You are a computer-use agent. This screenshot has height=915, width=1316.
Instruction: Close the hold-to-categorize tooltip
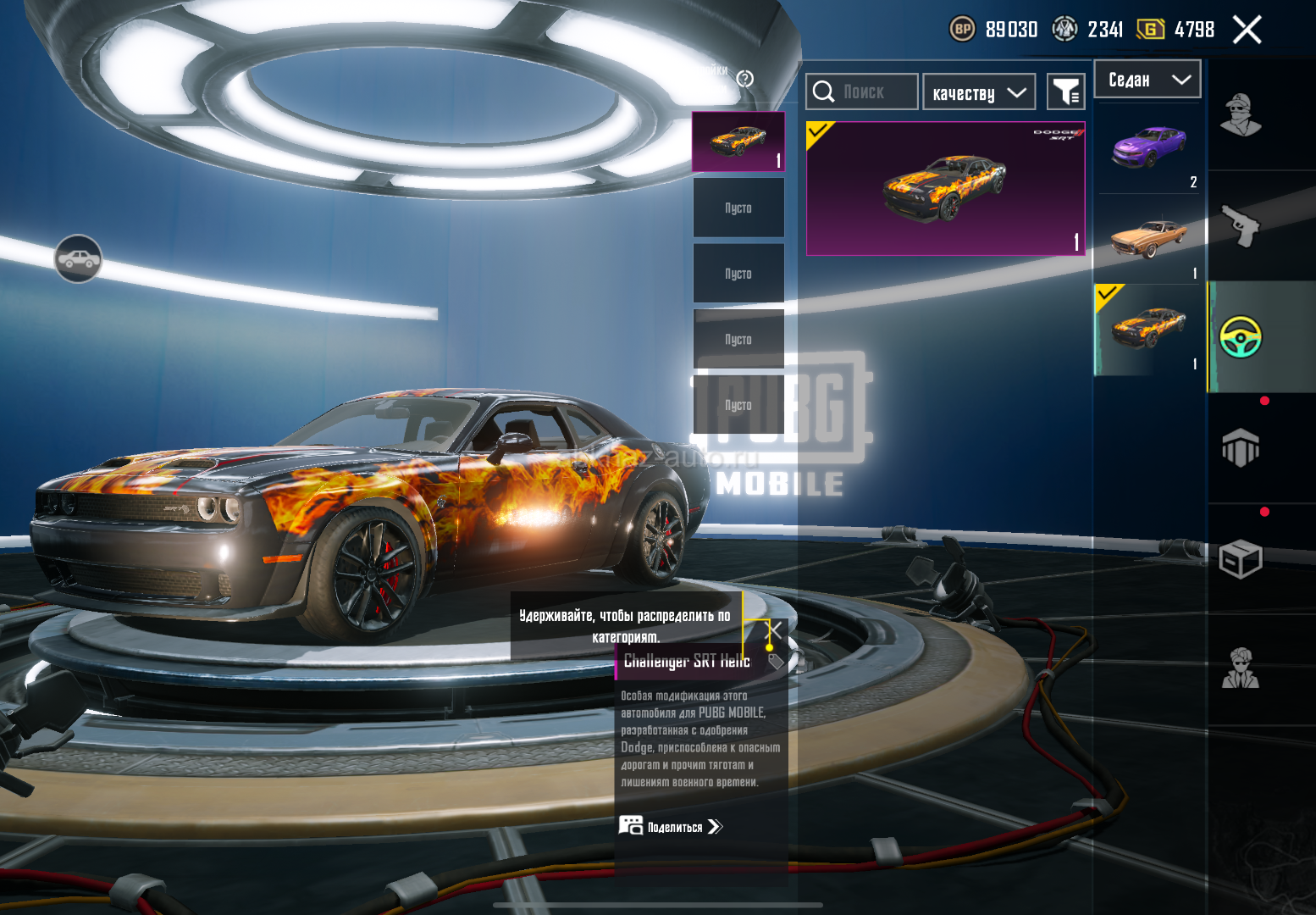tap(775, 629)
